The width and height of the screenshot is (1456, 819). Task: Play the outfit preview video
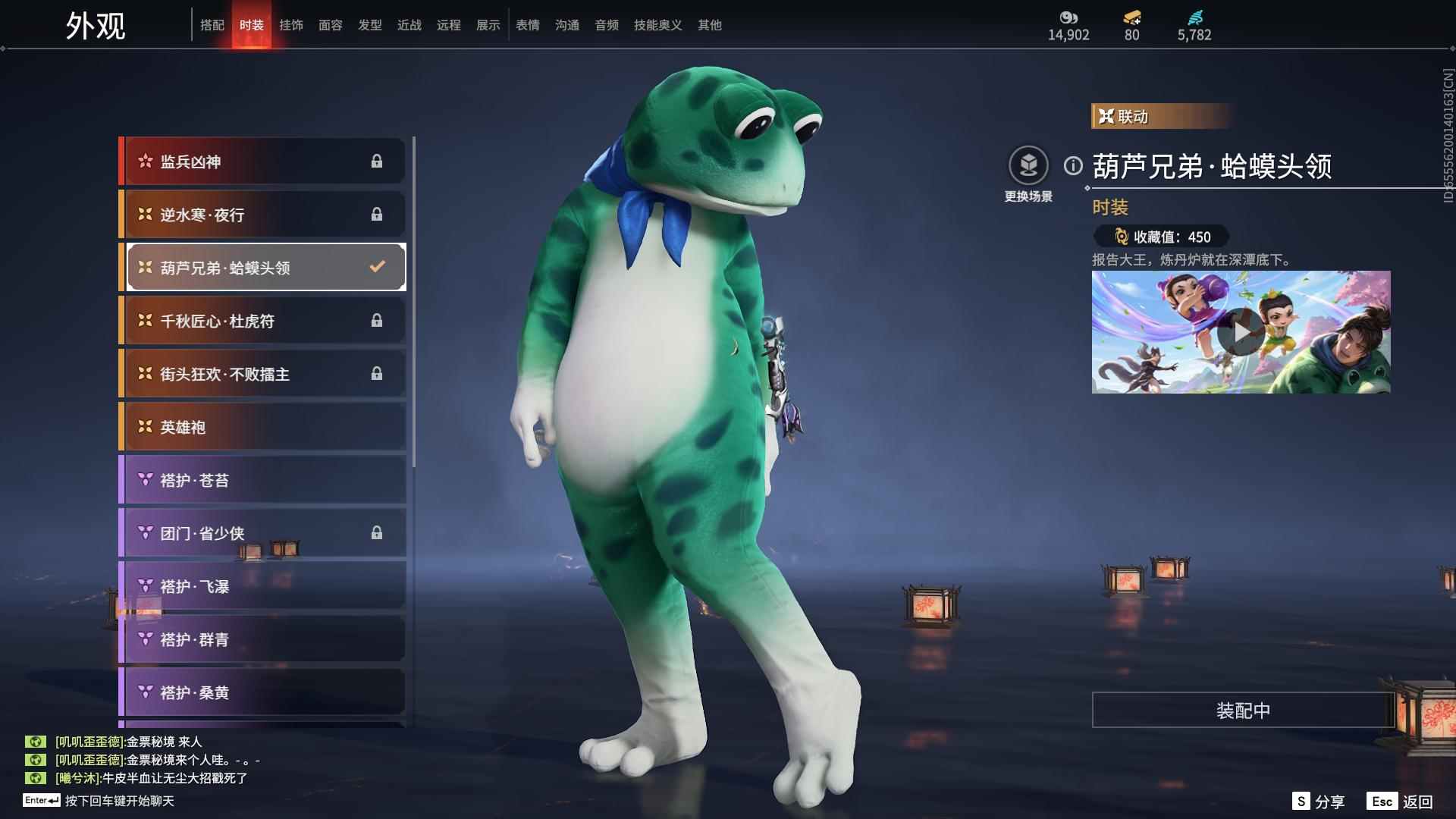click(x=1241, y=332)
